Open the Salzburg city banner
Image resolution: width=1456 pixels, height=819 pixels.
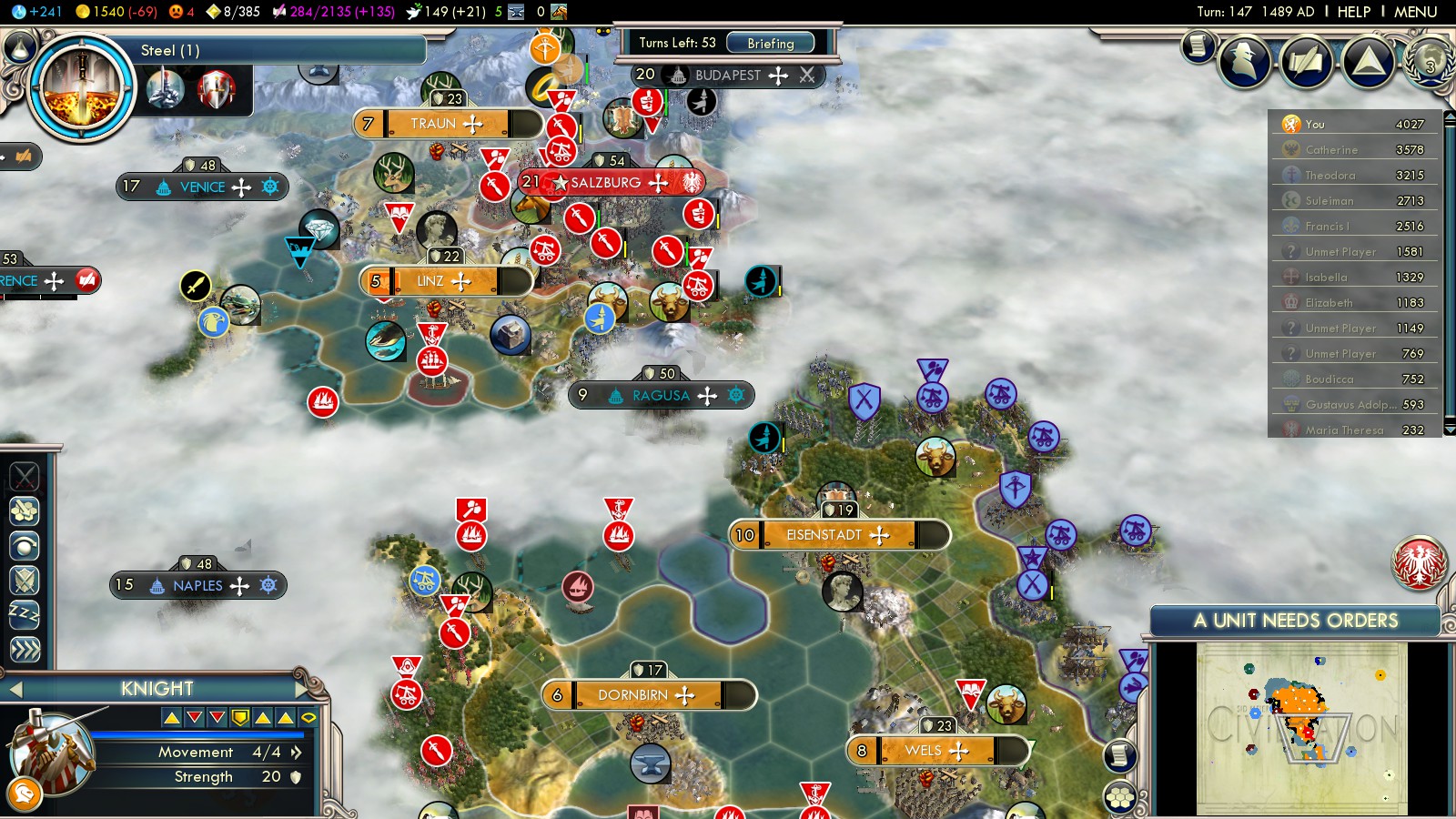tap(606, 182)
